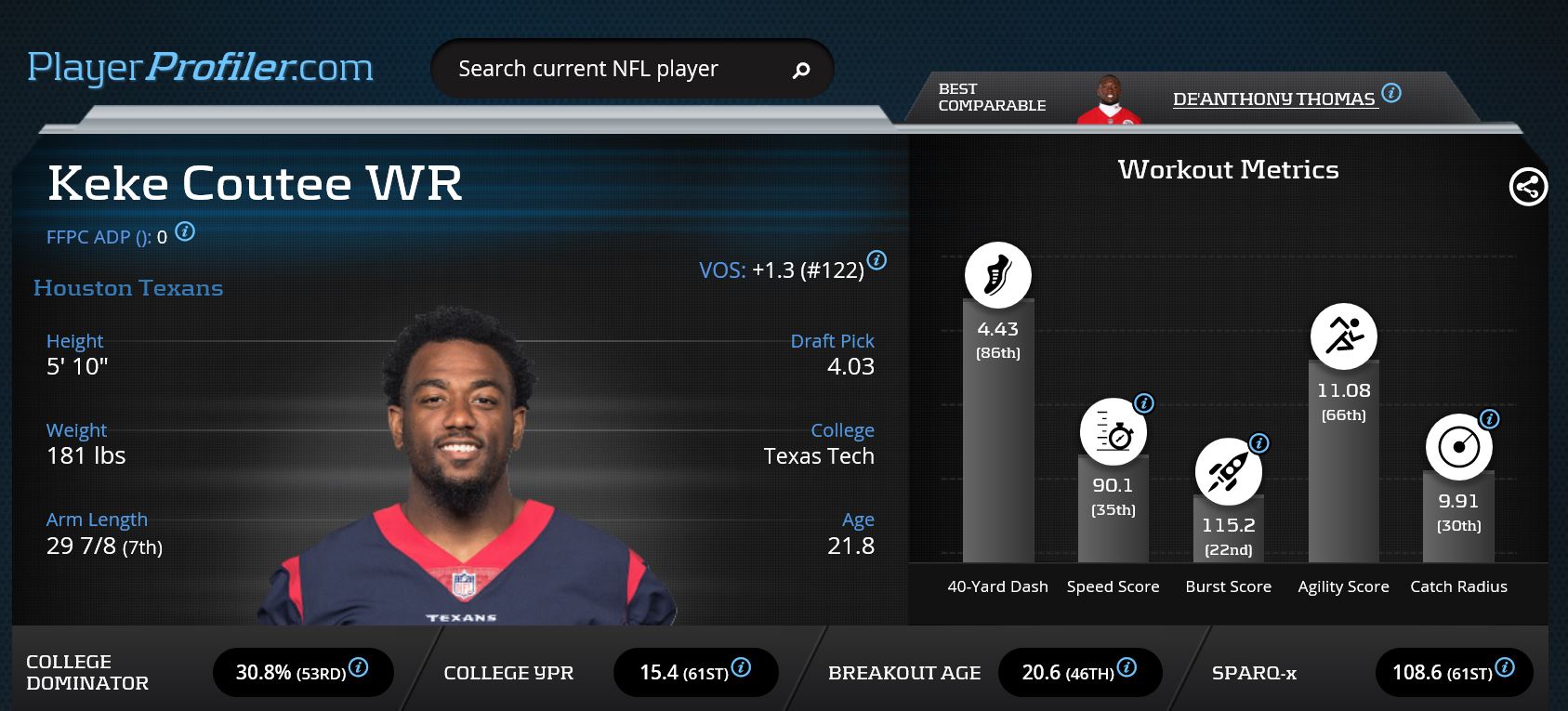
Task: Show info about FFPC ADP
Action: coord(186,231)
